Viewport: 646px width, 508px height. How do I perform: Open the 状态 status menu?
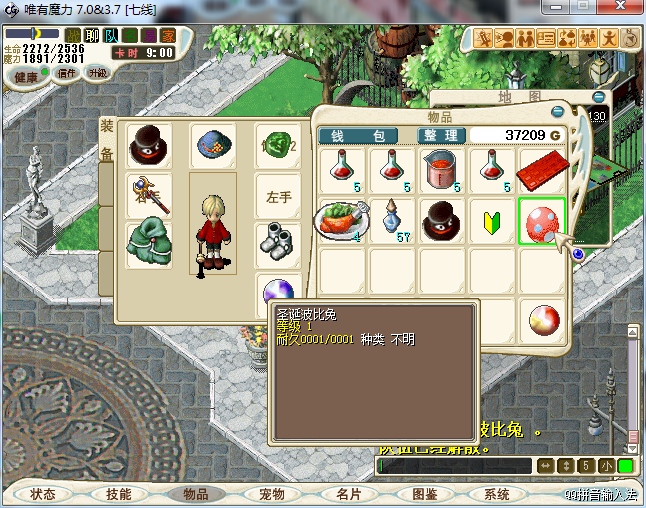43,494
